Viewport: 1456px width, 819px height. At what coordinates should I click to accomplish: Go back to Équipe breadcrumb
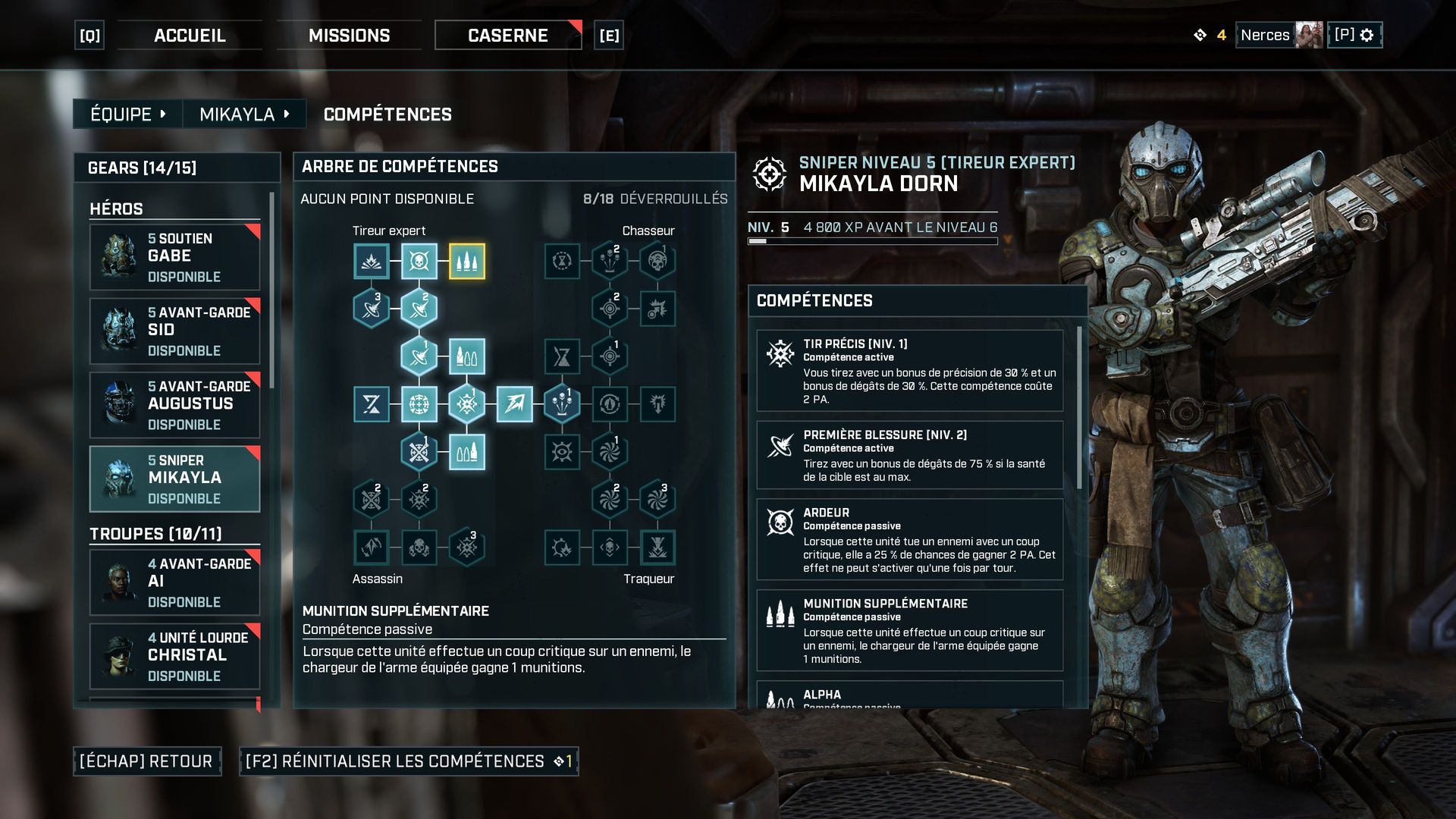coord(127,115)
